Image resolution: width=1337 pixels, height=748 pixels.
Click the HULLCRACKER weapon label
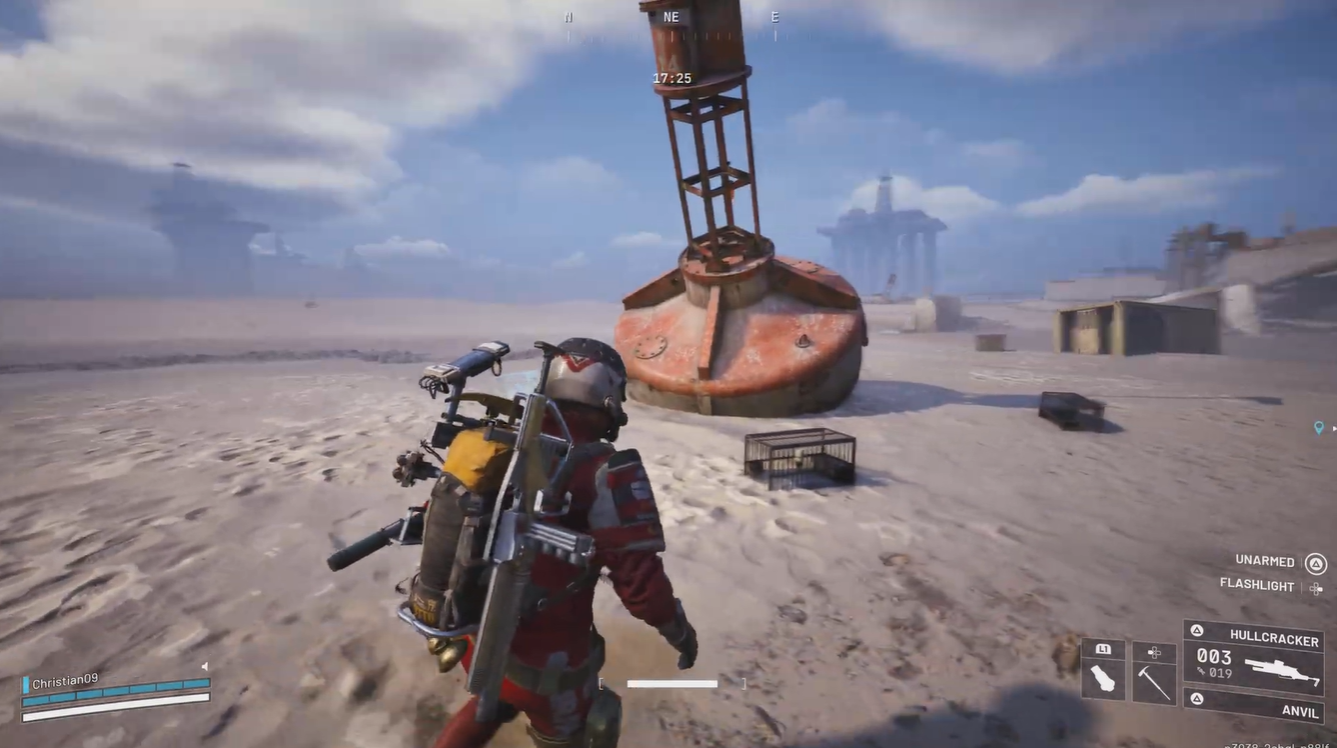tap(1273, 636)
